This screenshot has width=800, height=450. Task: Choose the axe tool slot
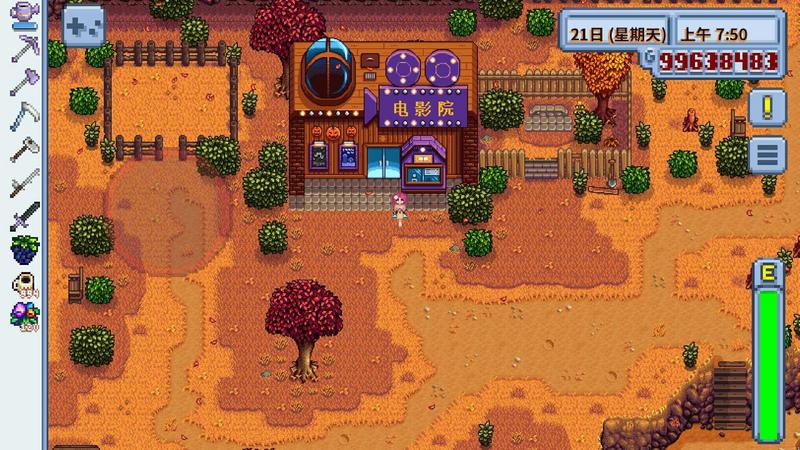tap(23, 82)
